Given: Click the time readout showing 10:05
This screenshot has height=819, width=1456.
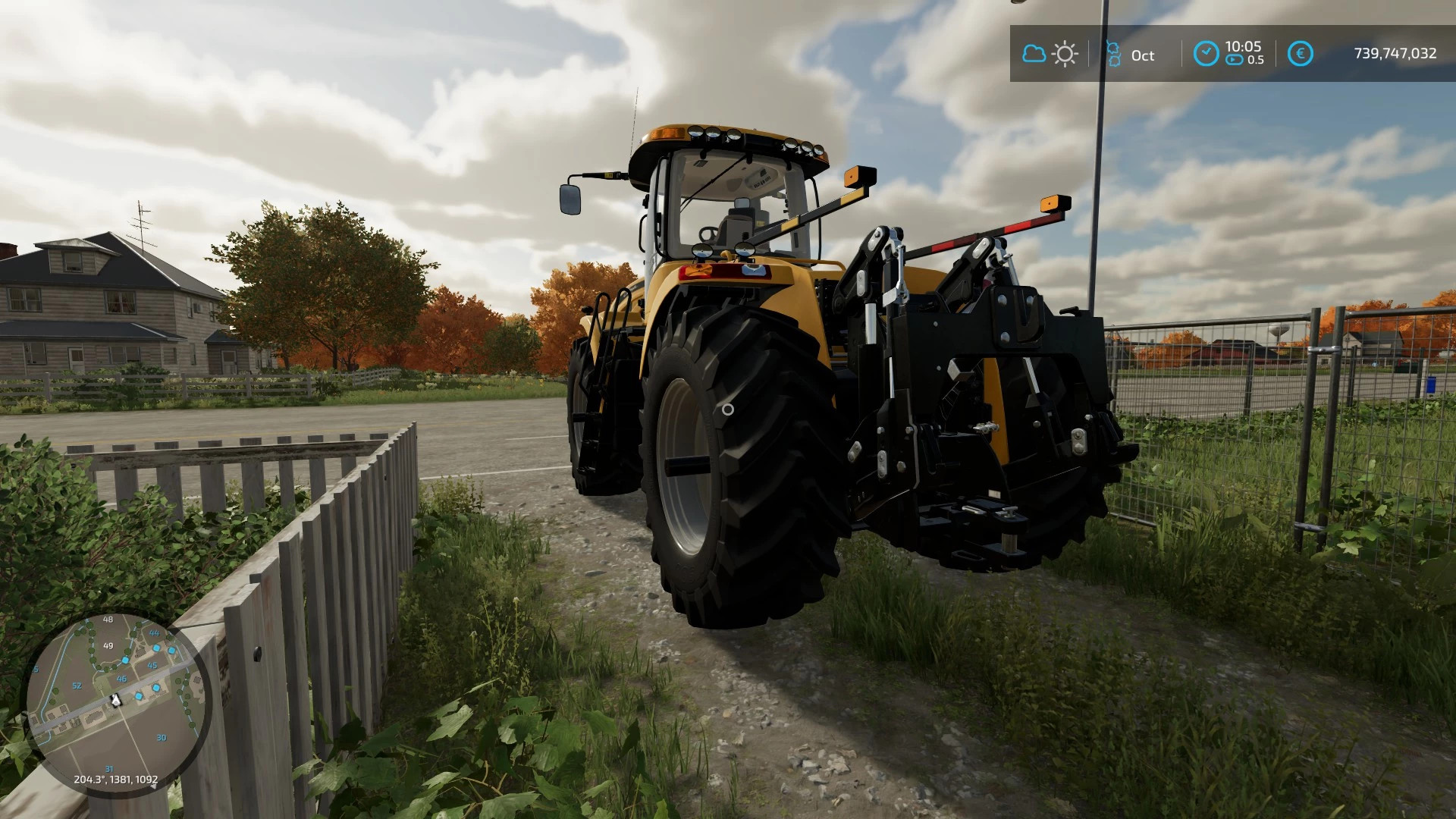Looking at the screenshot, I should click(x=1243, y=47).
